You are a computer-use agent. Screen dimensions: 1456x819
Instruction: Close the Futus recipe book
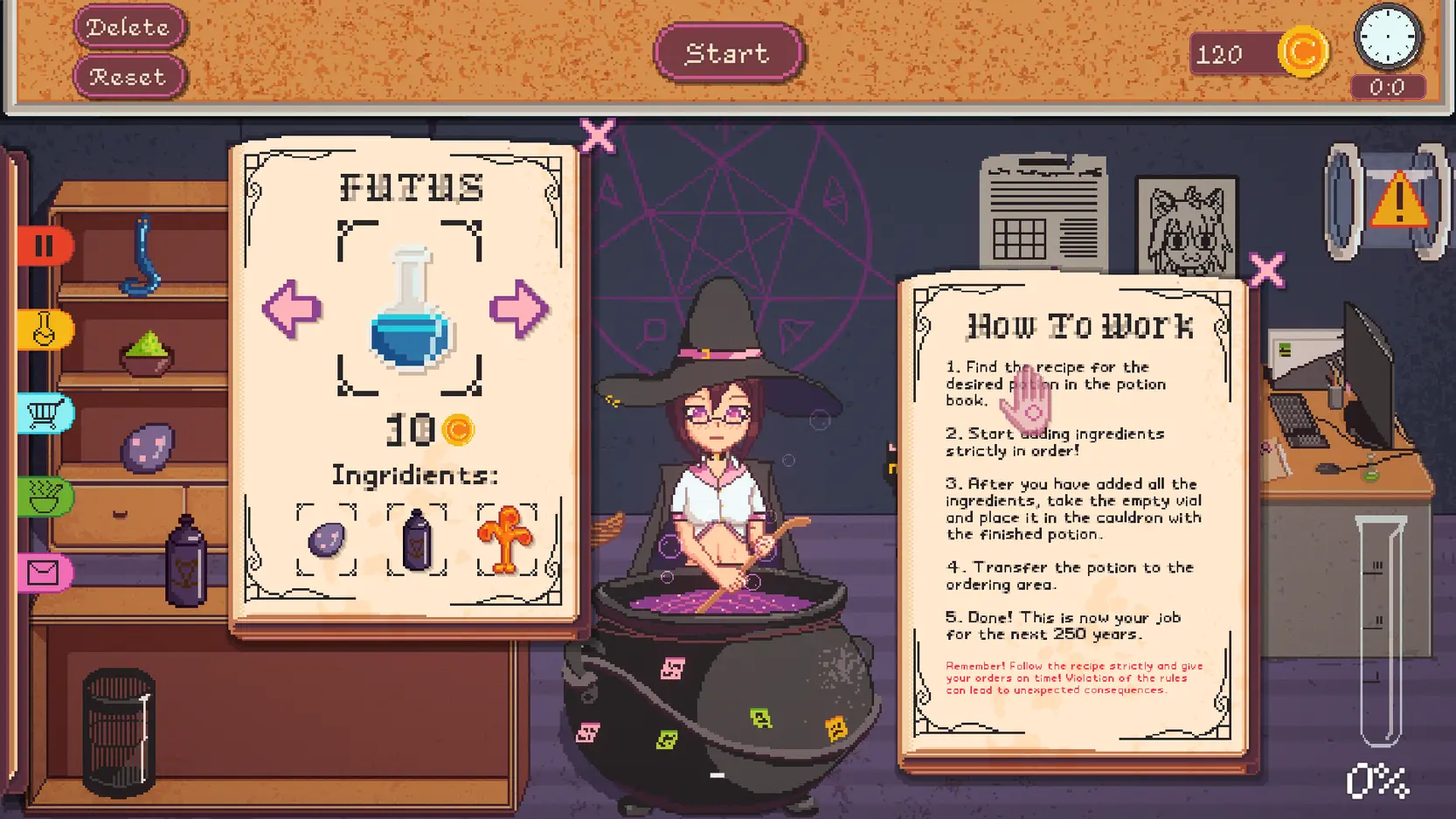[x=598, y=136]
